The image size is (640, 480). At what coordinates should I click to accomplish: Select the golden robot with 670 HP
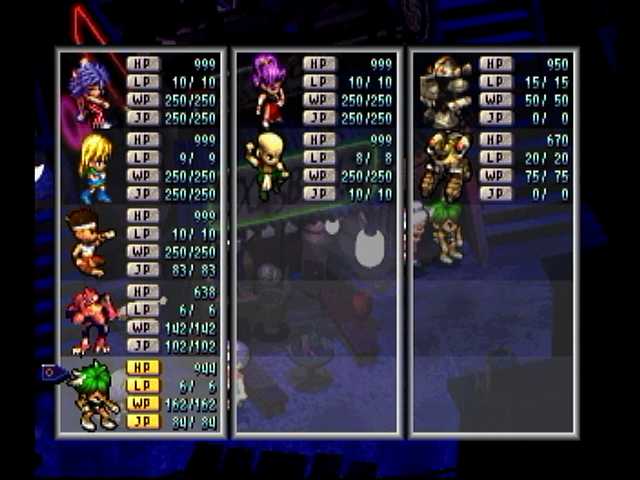(x=444, y=164)
